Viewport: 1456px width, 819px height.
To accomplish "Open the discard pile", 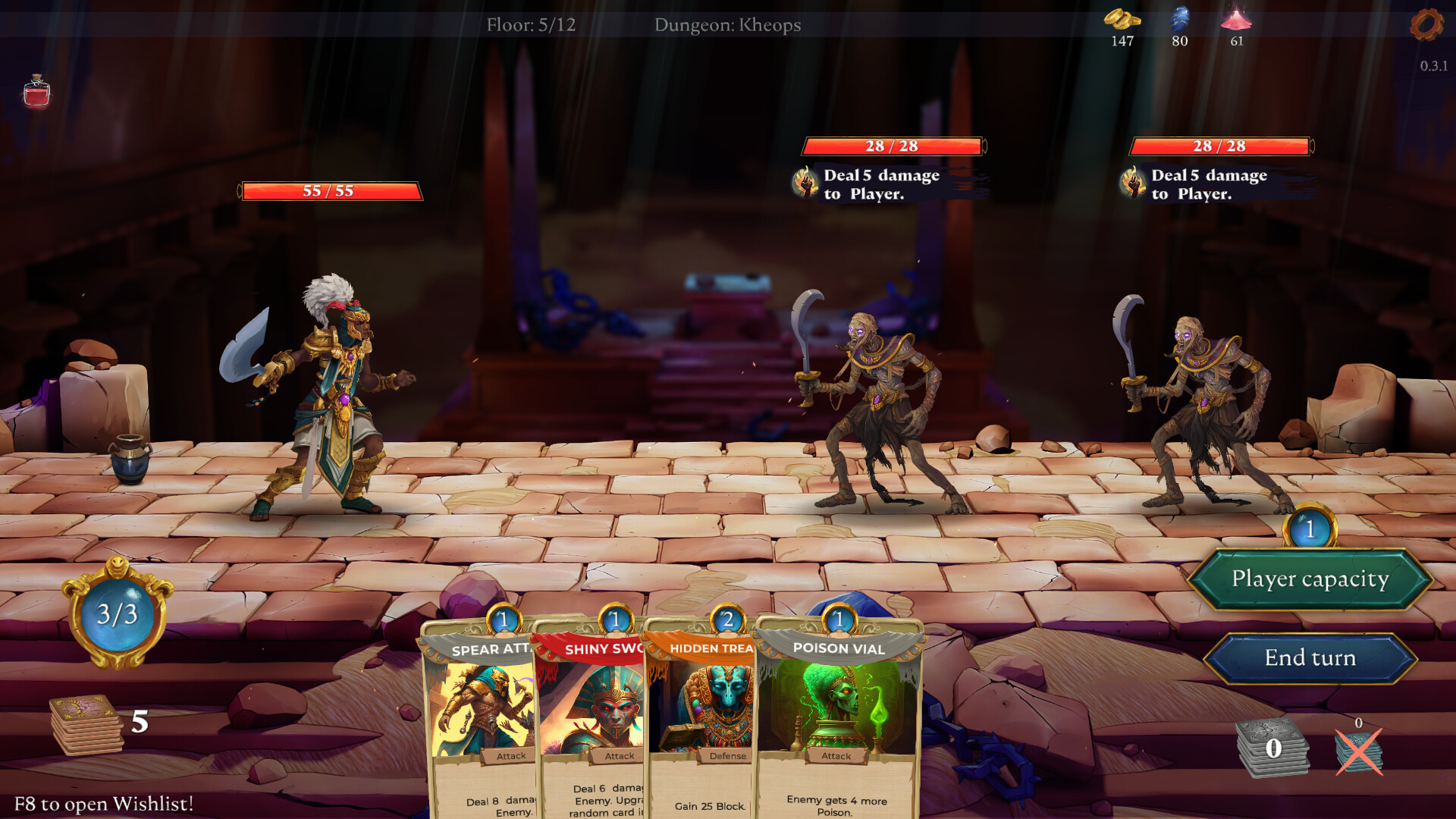I will point(1272,748).
